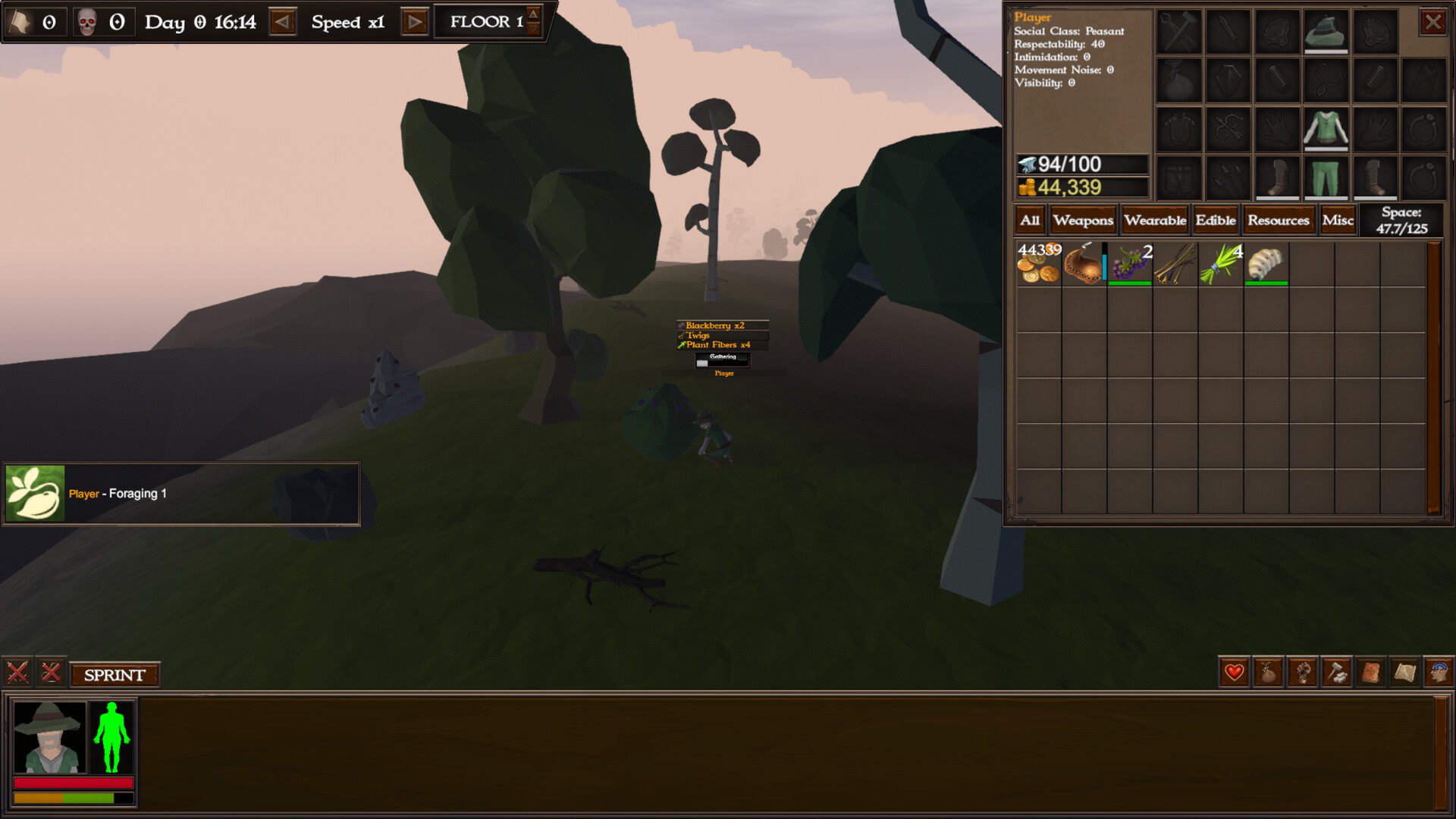Screen dimensions: 1456x819
Task: Select the coins stack in inventory
Action: pyautogui.click(x=1038, y=265)
